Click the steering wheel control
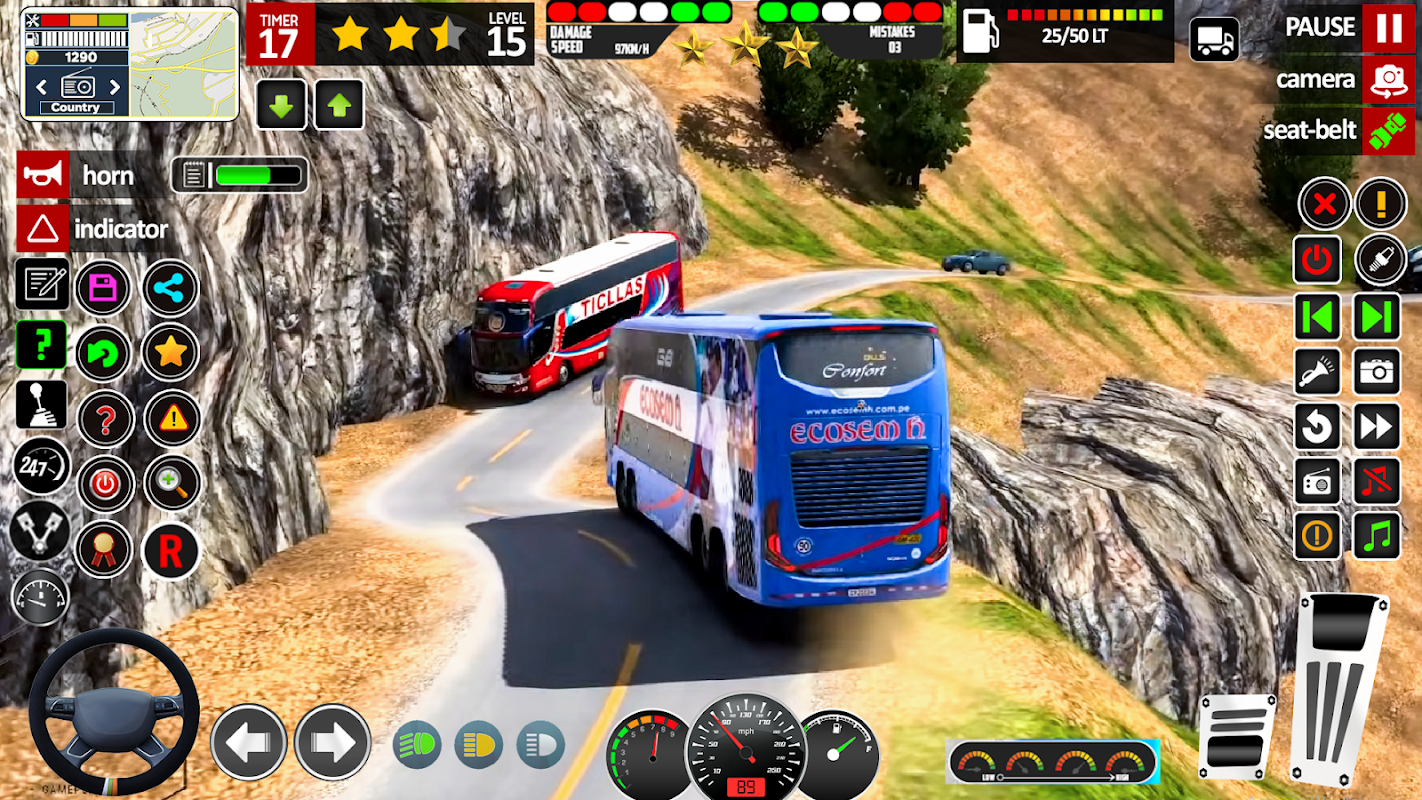This screenshot has height=800, width=1422. [x=113, y=712]
